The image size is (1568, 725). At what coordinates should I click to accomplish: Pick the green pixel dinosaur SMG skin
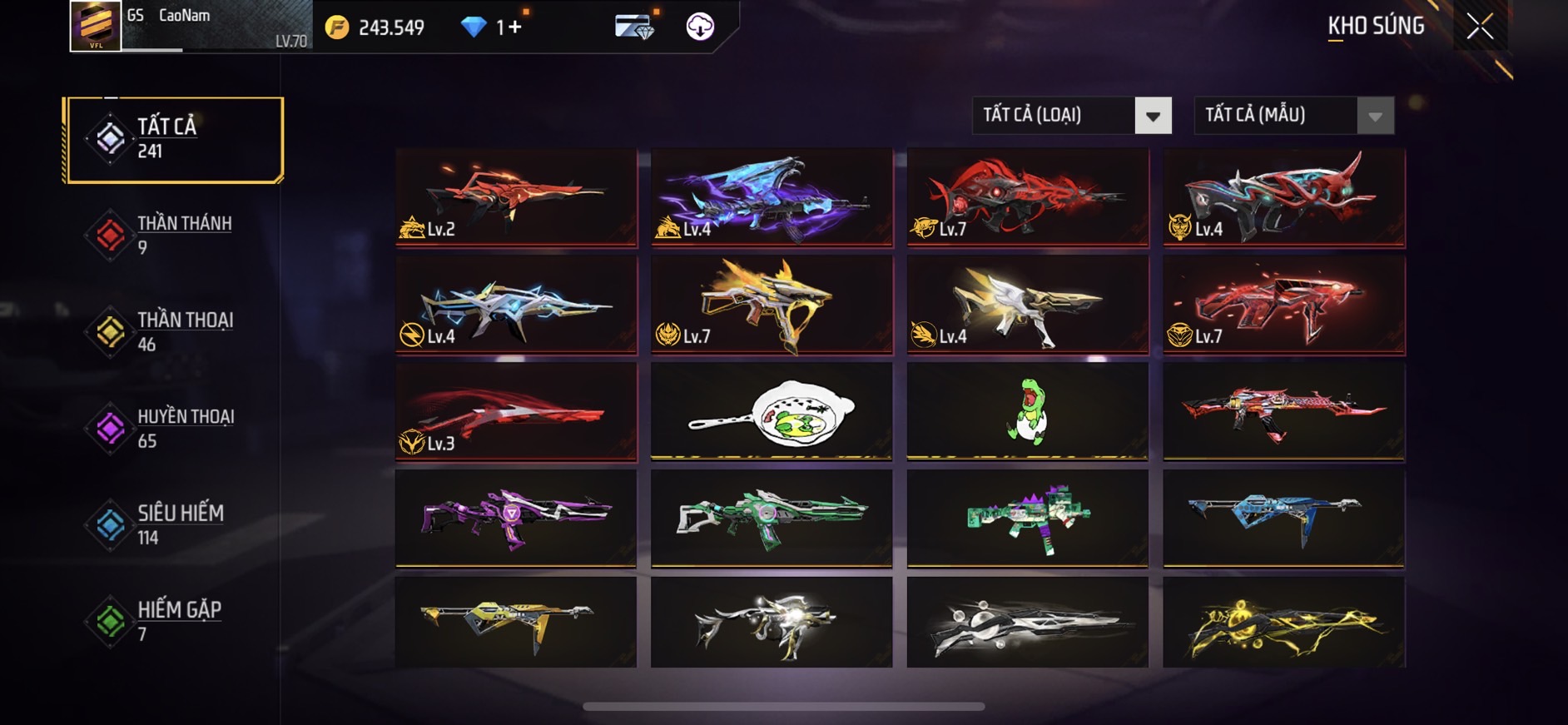tap(1028, 518)
